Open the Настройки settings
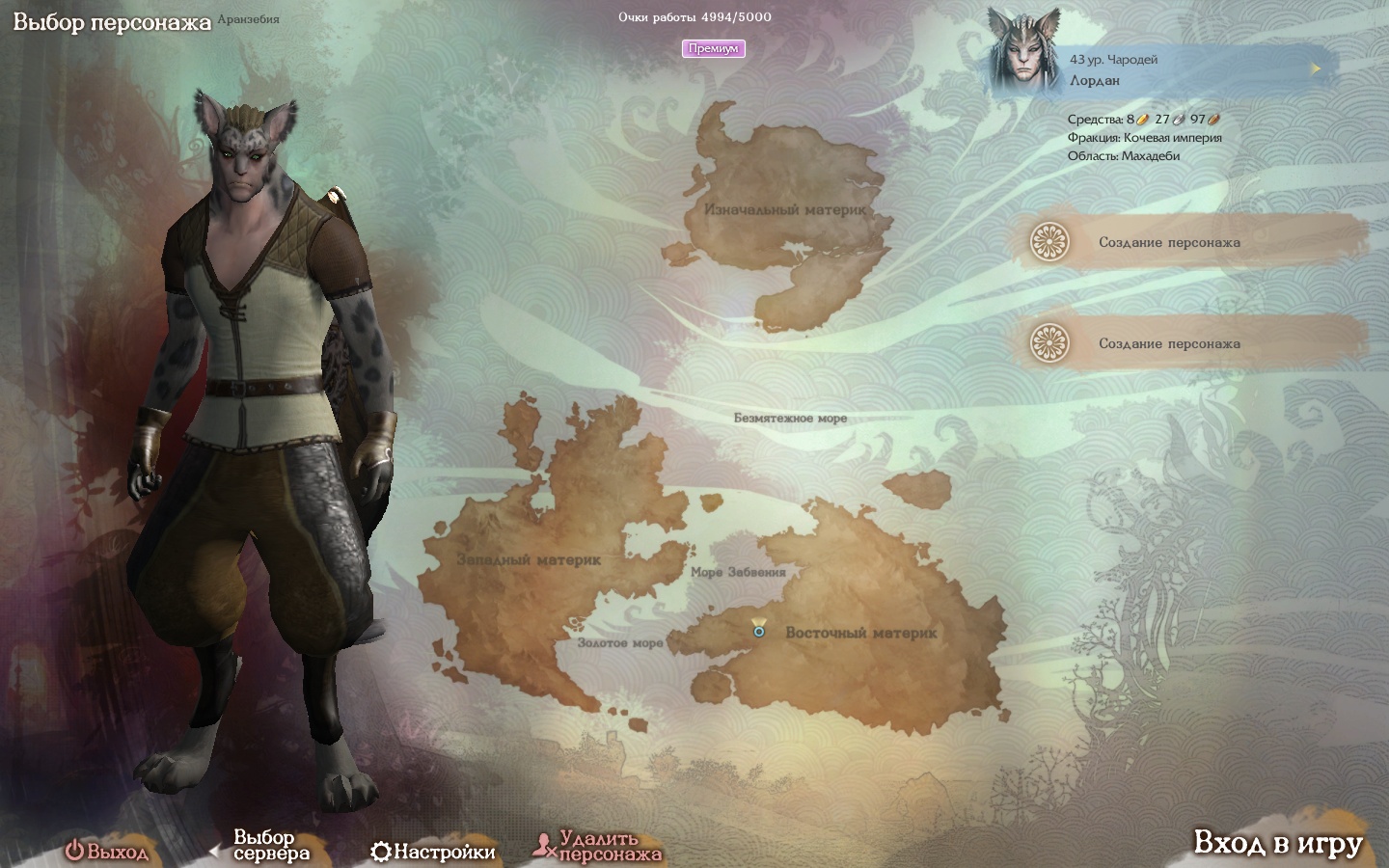 click(x=433, y=852)
